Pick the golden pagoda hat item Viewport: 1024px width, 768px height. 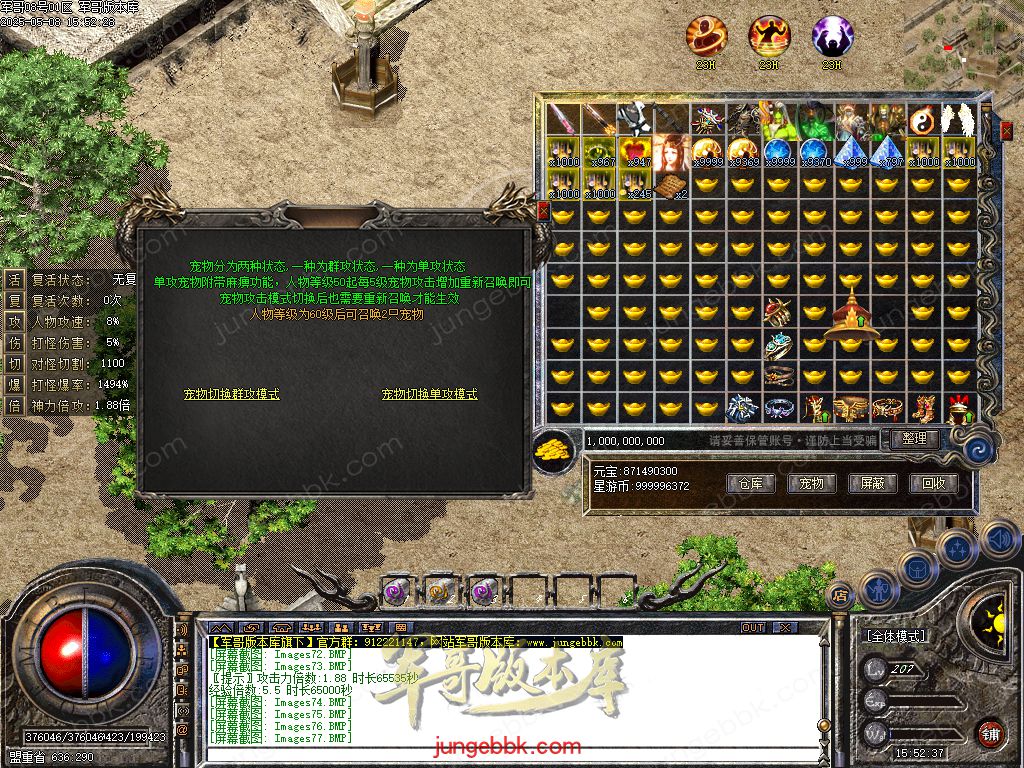point(850,311)
